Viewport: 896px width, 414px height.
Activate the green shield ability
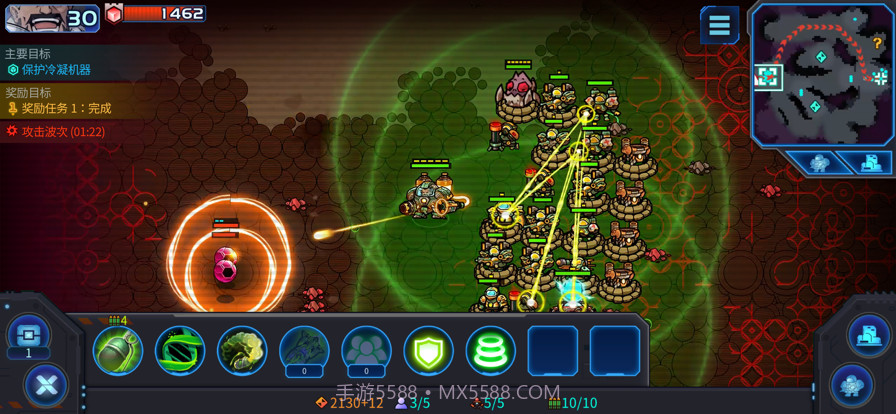pyautogui.click(x=428, y=351)
